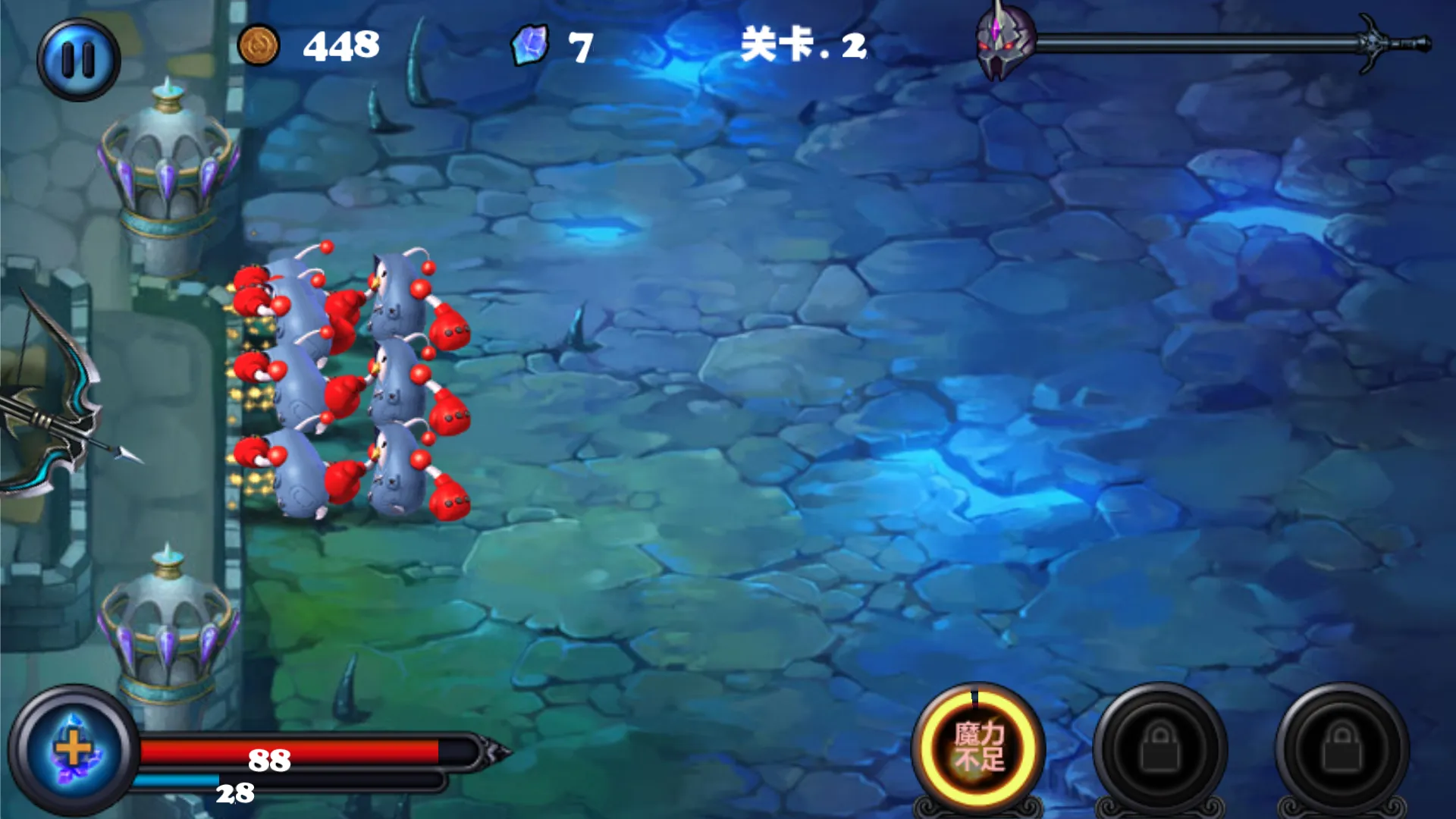Tap the crystal gem icon showing 7
Image resolution: width=1456 pixels, height=819 pixels.
coord(531,45)
